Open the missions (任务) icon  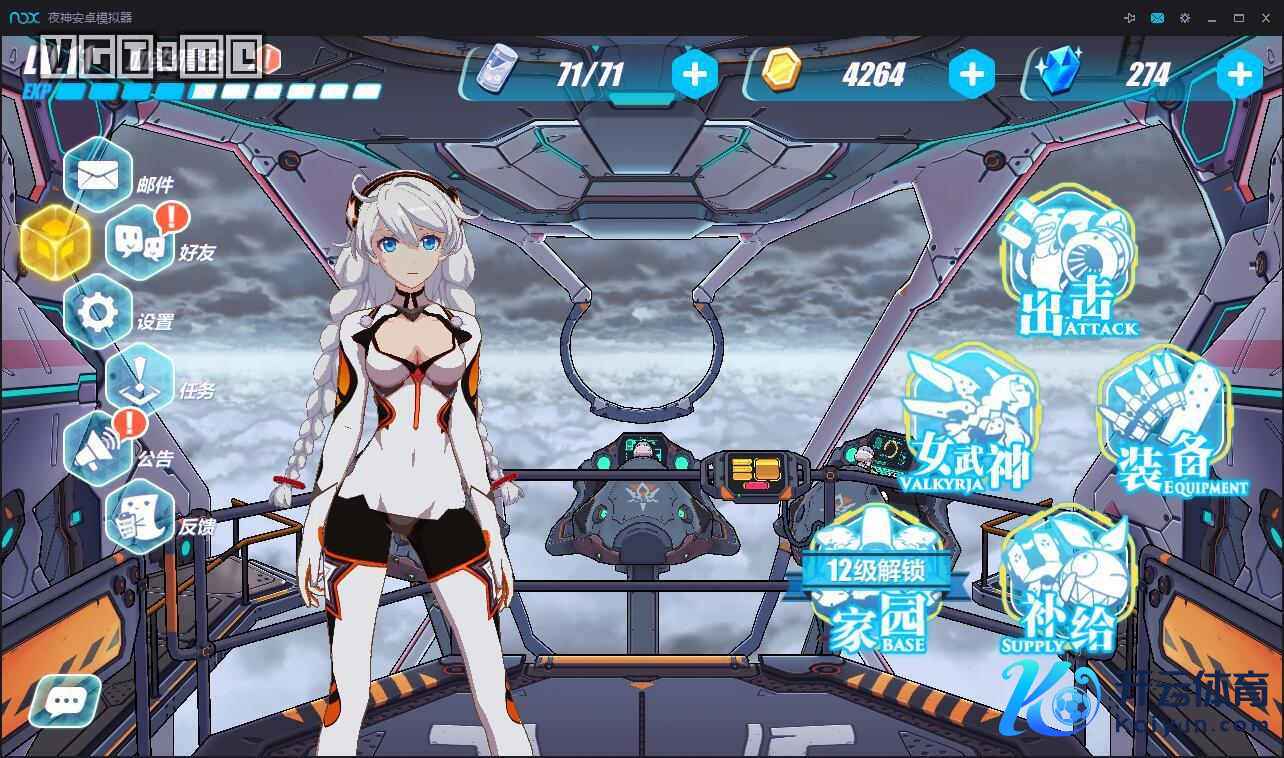[x=141, y=381]
